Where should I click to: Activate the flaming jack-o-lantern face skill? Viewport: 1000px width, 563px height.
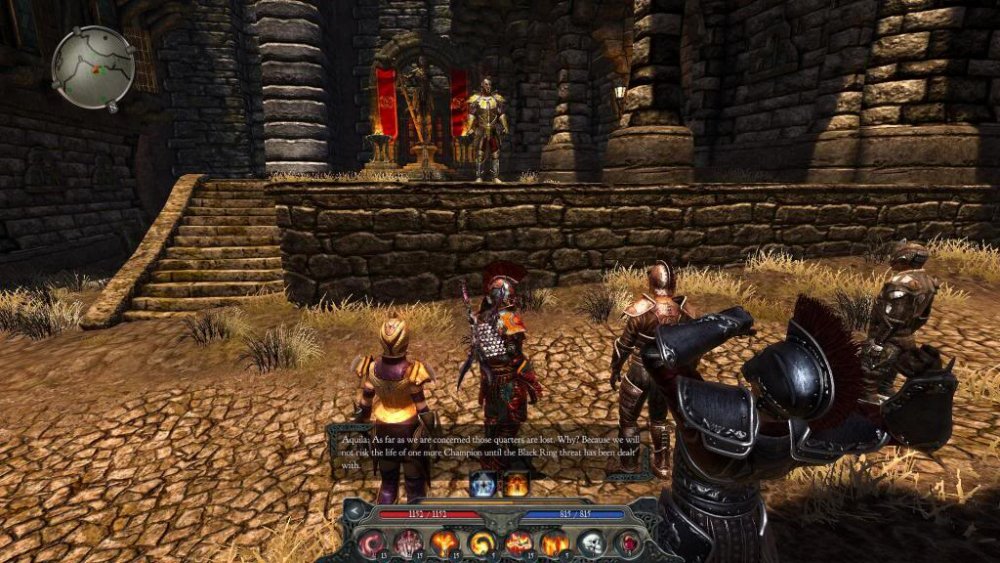[x=518, y=543]
